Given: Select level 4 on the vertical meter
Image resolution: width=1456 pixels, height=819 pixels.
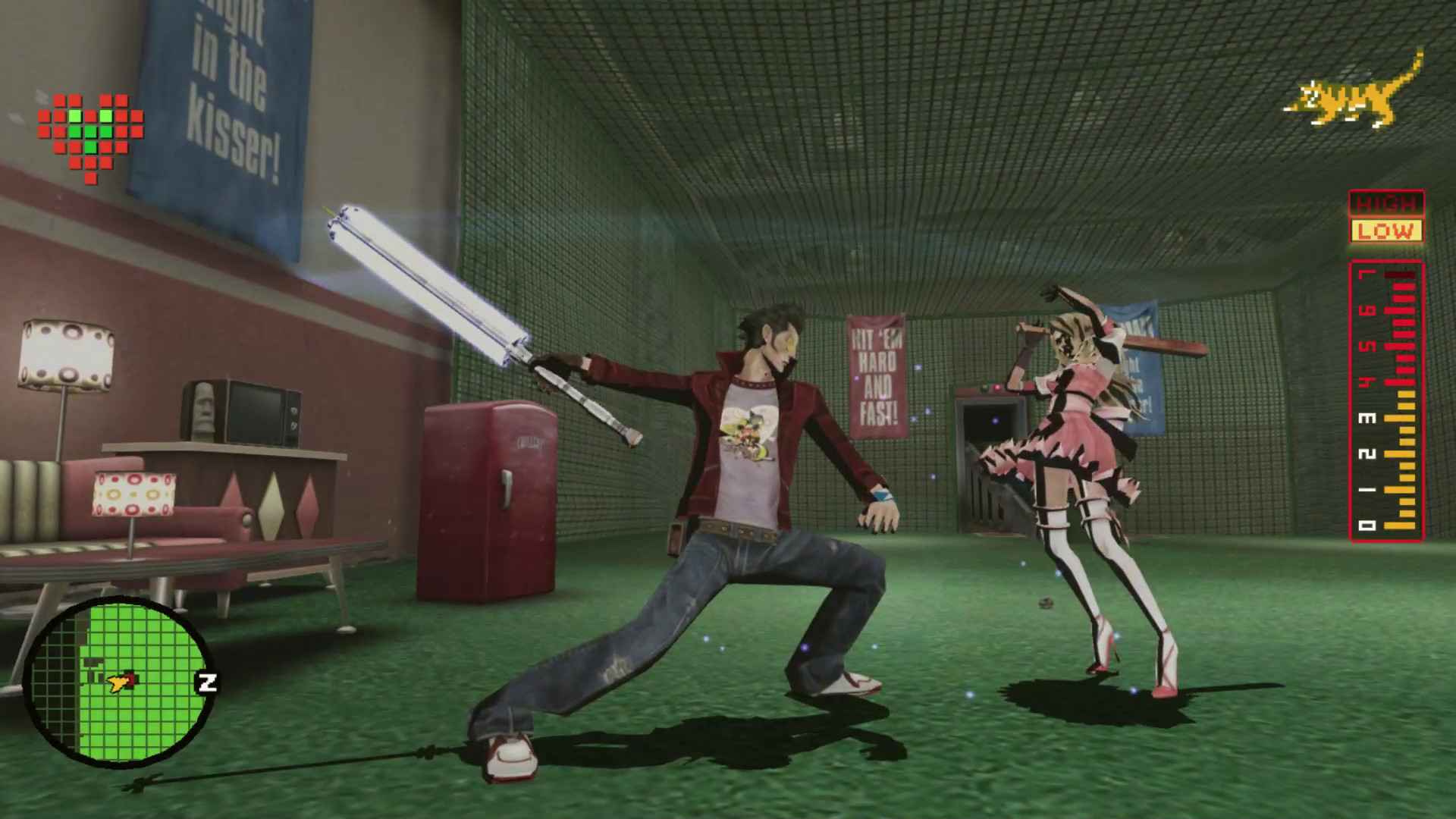Looking at the screenshot, I should (1367, 382).
